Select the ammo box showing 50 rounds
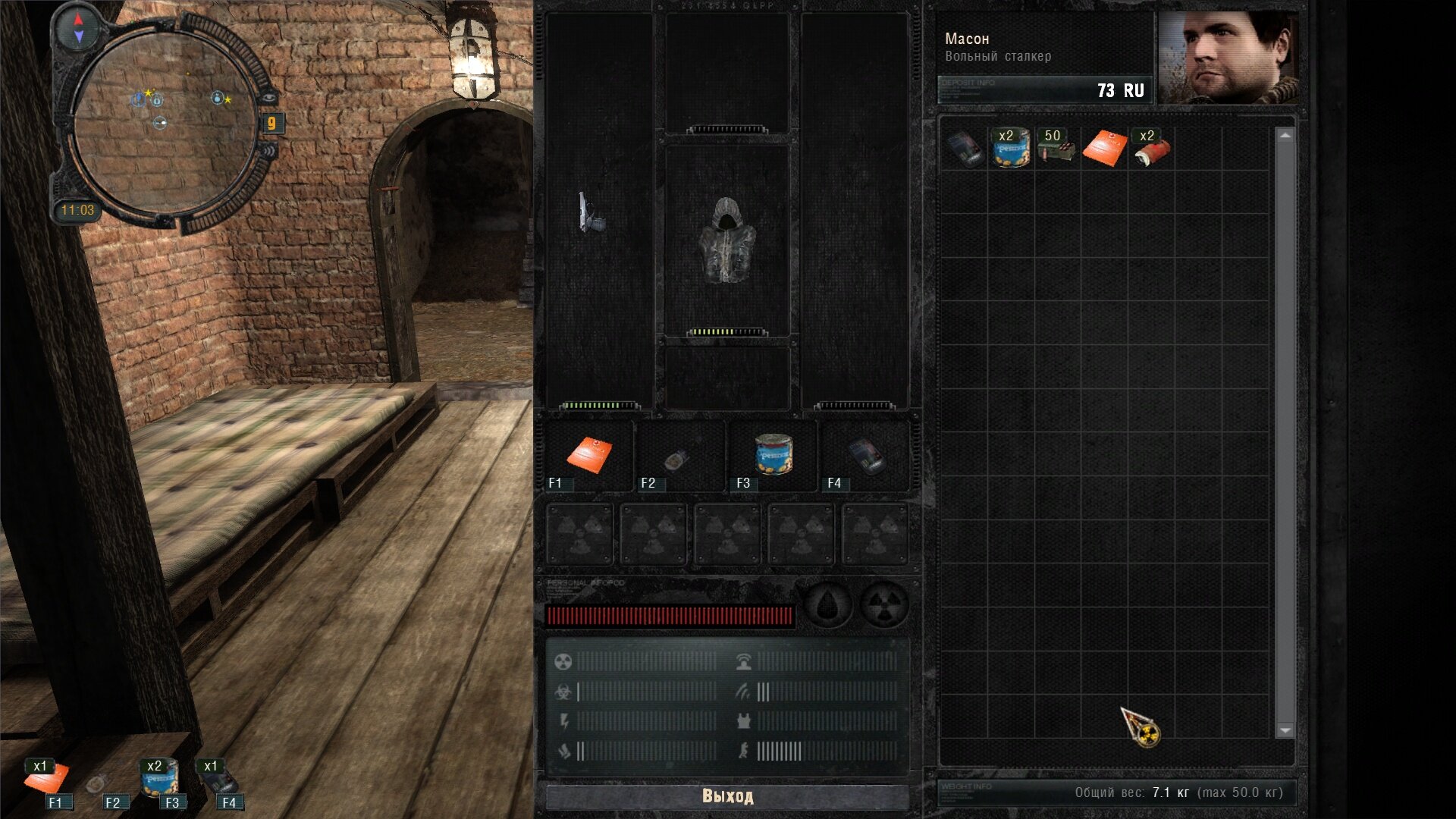The height and width of the screenshot is (819, 1456). 1056,147
